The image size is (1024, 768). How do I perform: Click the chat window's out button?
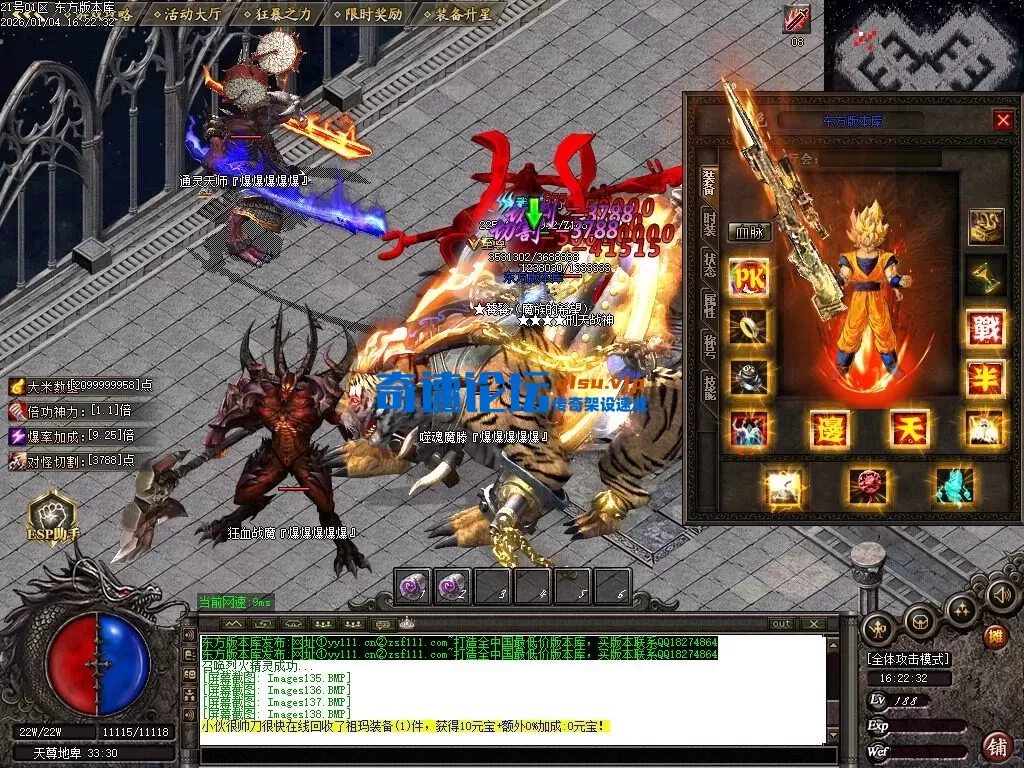pos(781,624)
